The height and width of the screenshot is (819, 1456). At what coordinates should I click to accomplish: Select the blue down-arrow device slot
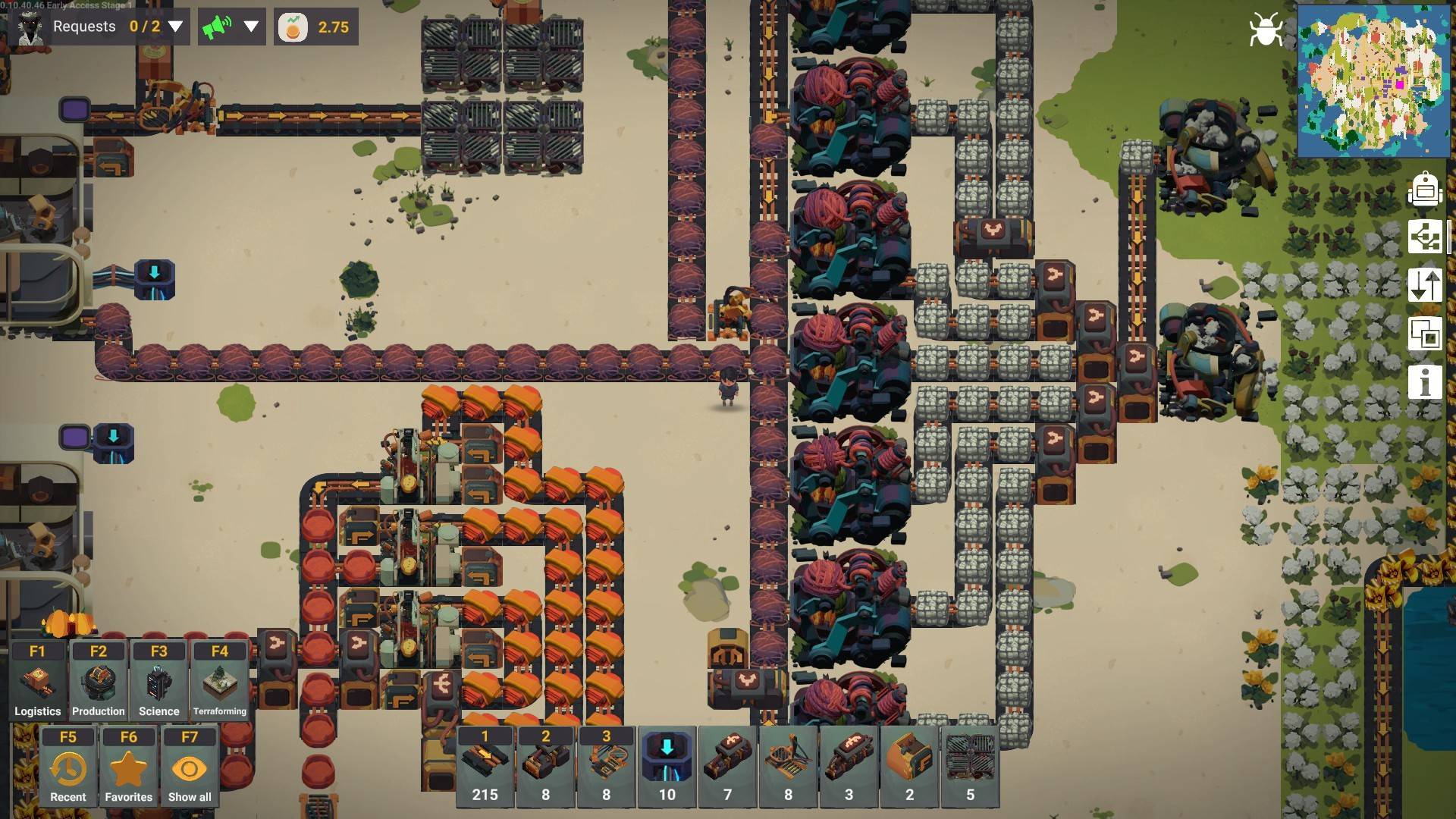[667, 766]
